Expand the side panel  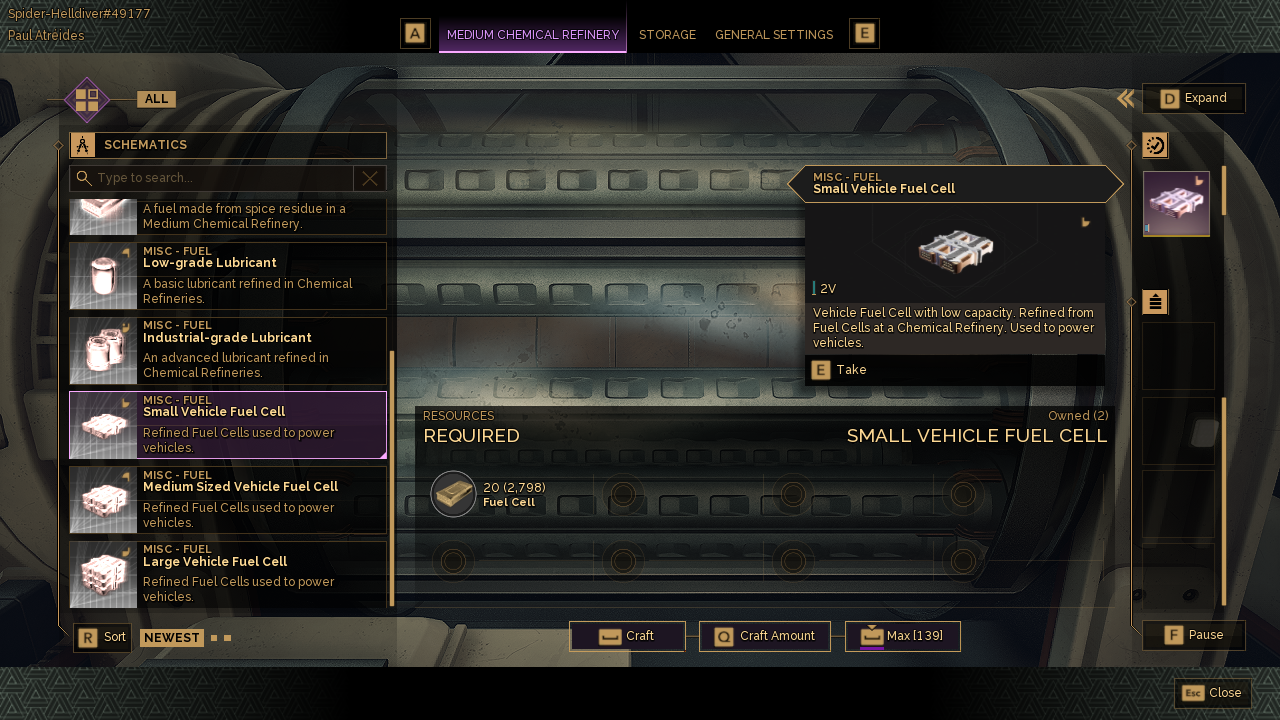click(1194, 98)
